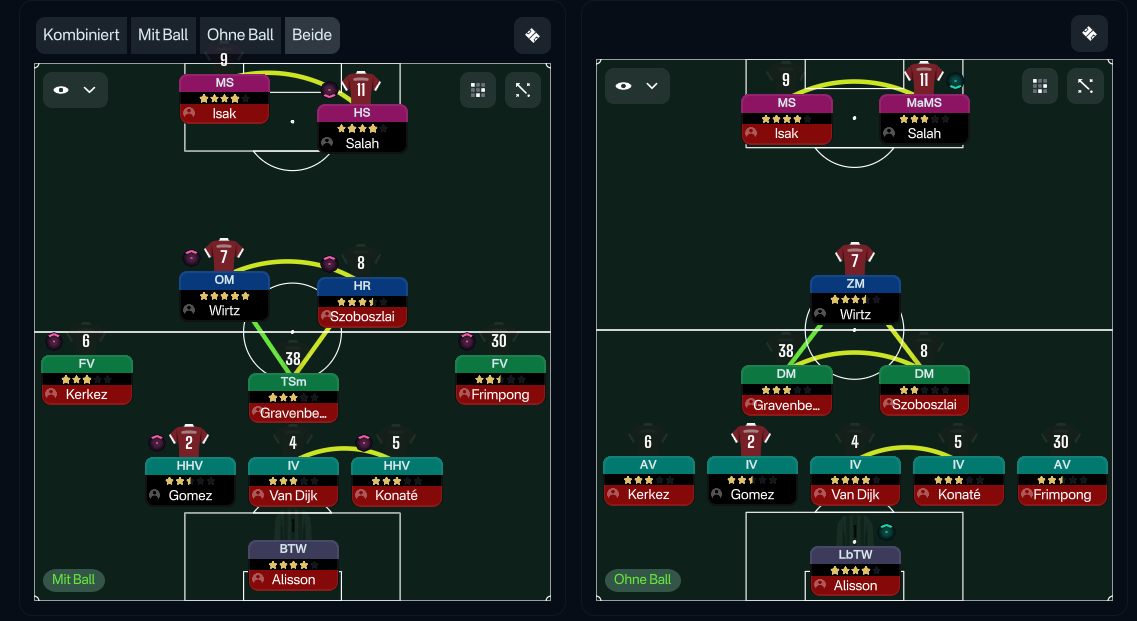The height and width of the screenshot is (621, 1137).
Task: Choose Frimpong's AV position card
Action: (x=1062, y=479)
